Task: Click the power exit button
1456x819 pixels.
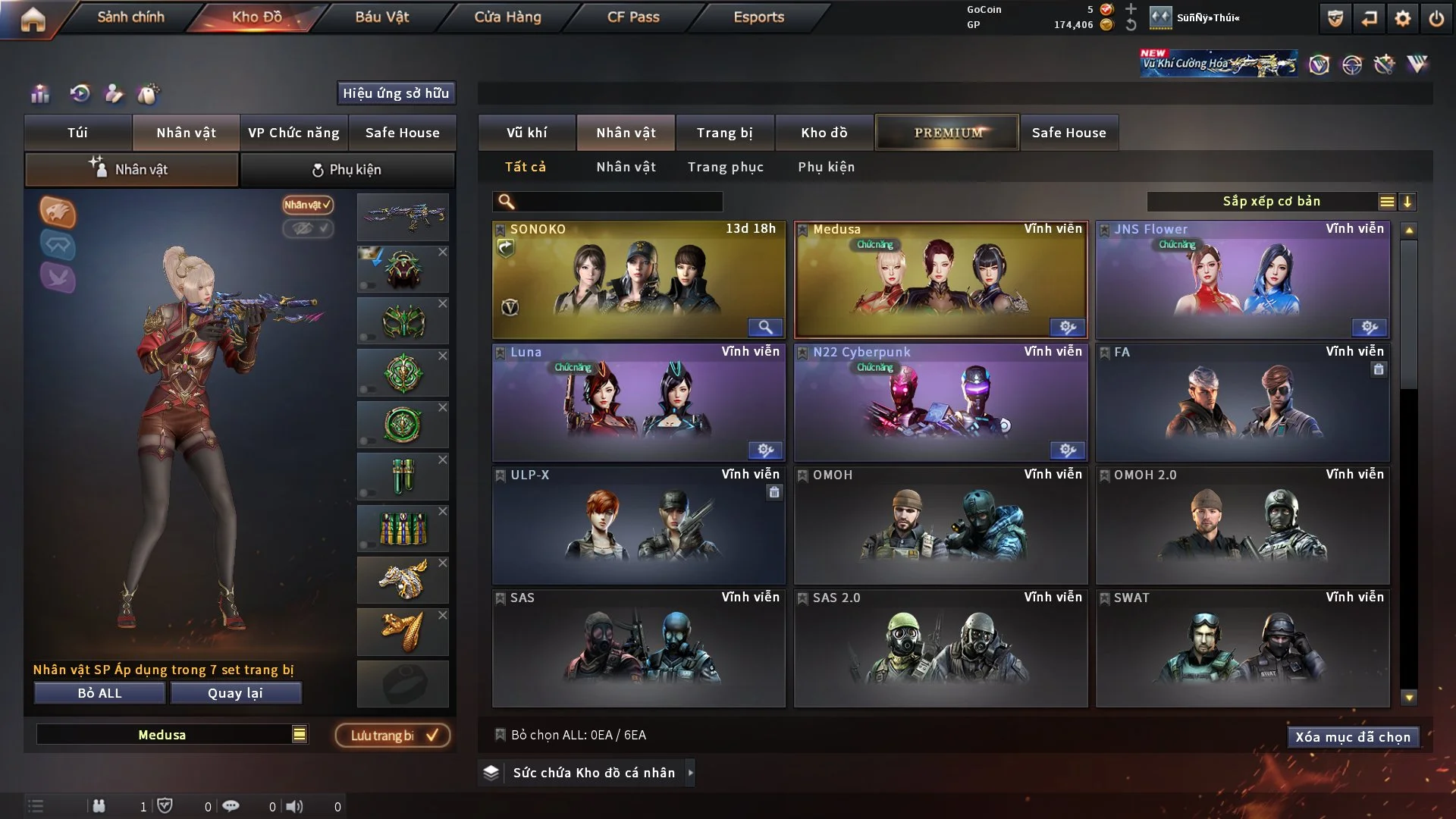Action: point(1436,18)
